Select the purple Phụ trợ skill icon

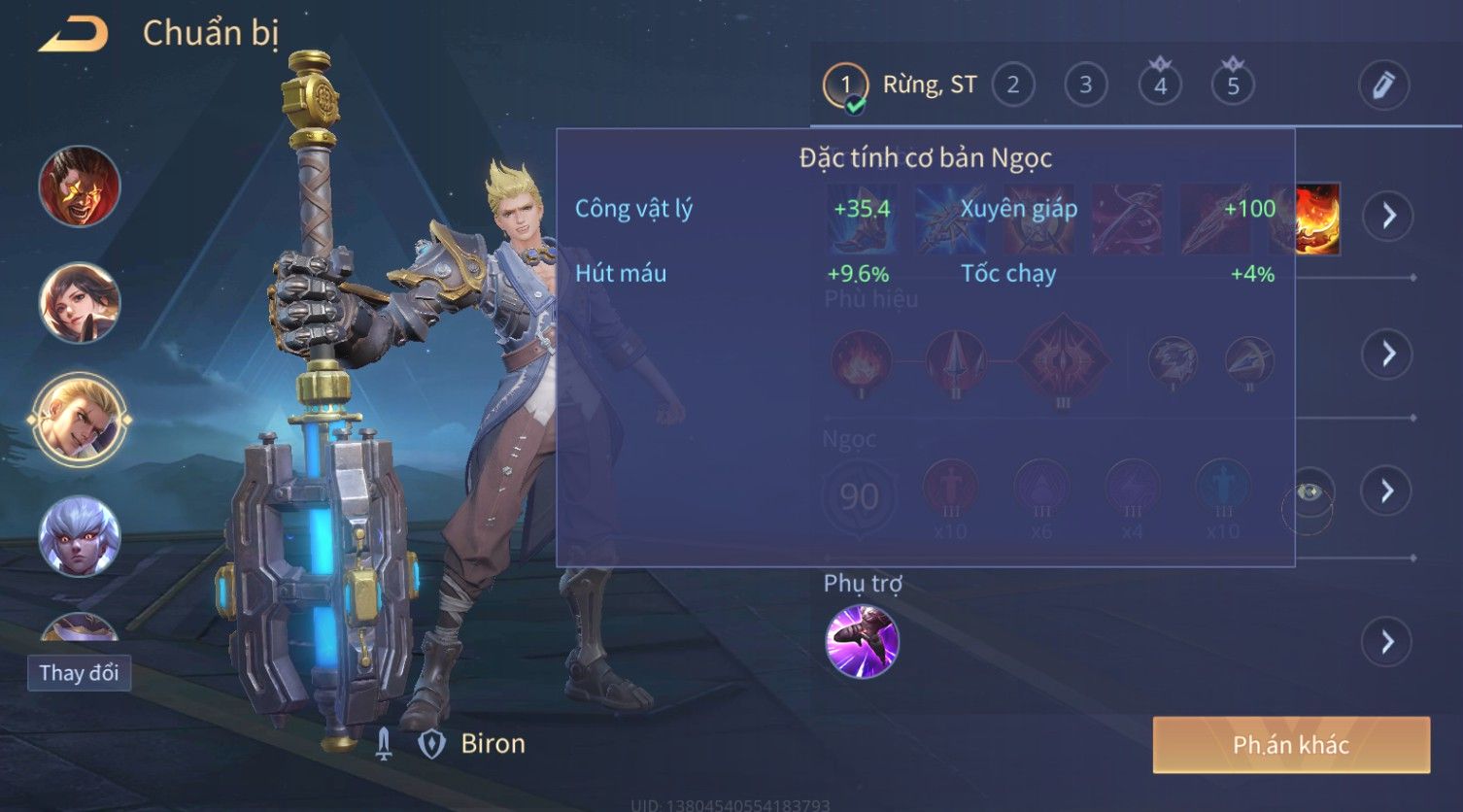click(x=862, y=641)
